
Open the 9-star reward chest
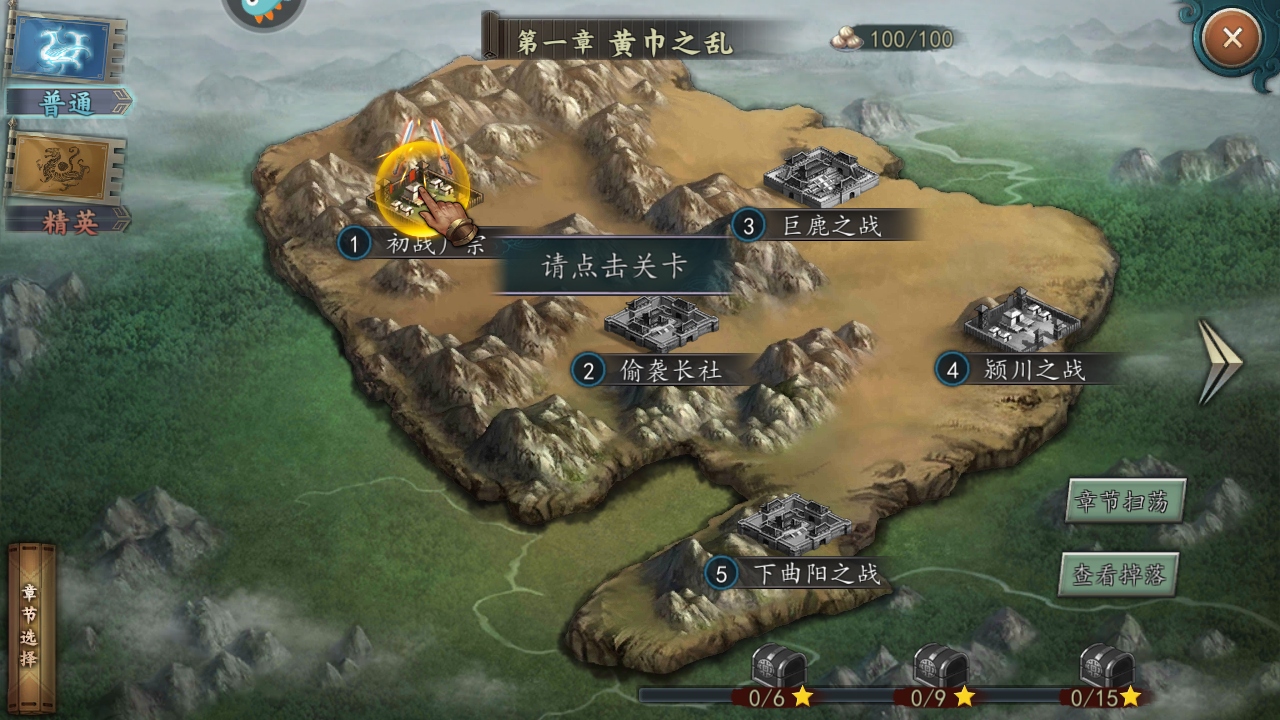coord(940,664)
